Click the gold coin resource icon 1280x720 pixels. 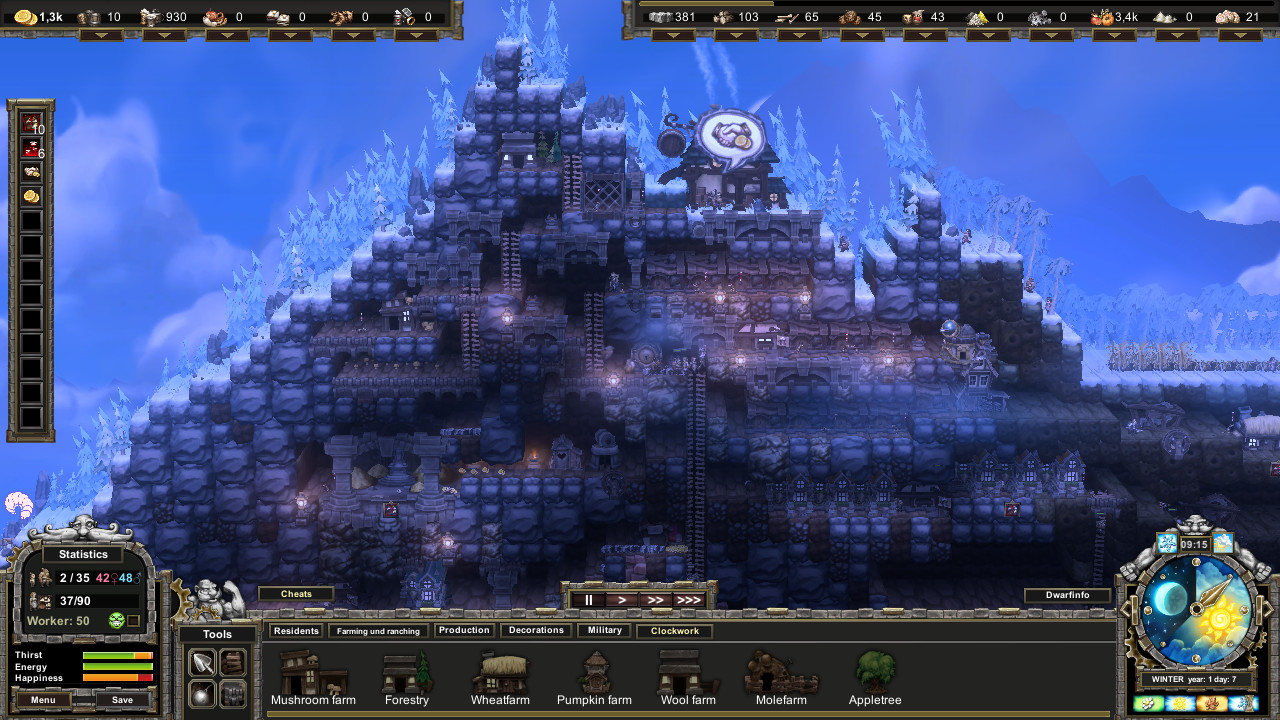click(27, 16)
